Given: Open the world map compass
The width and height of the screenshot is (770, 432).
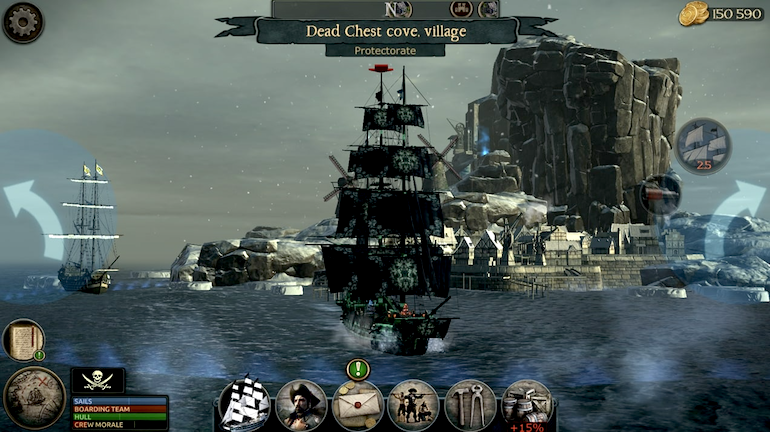Looking at the screenshot, I should click(34, 397).
